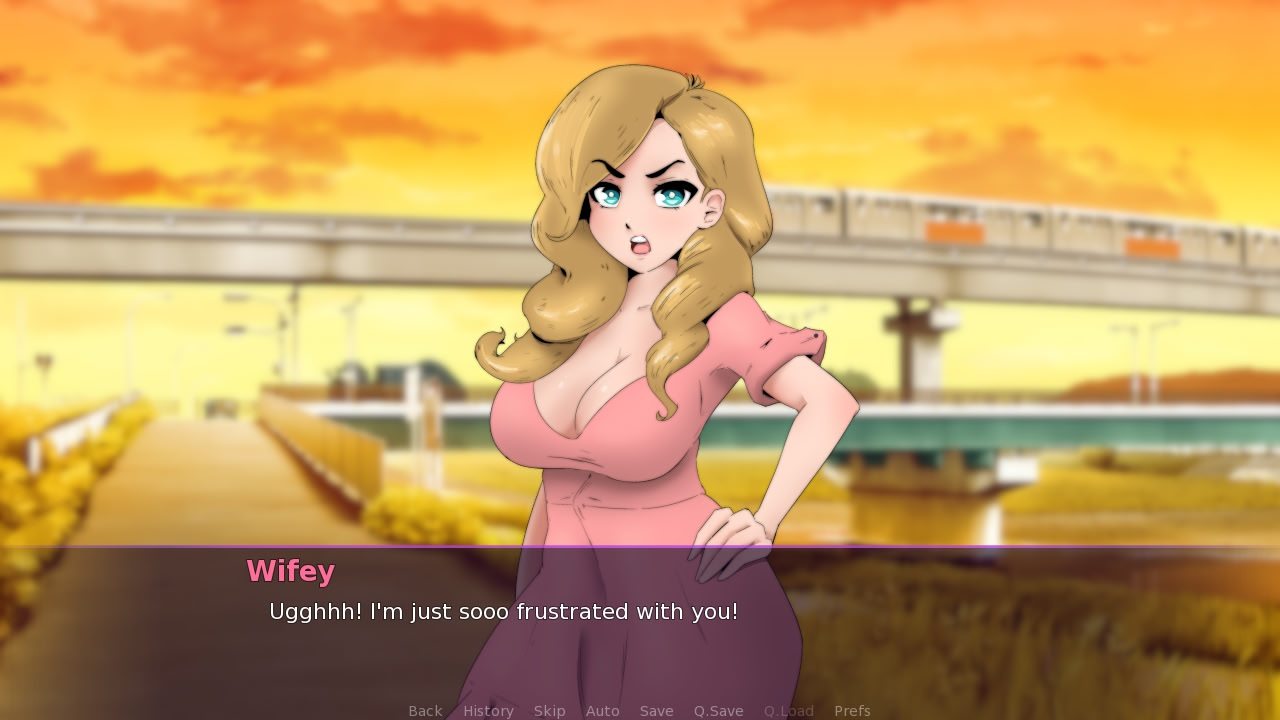
Task: Perform a Q.Save quick save
Action: 719,710
